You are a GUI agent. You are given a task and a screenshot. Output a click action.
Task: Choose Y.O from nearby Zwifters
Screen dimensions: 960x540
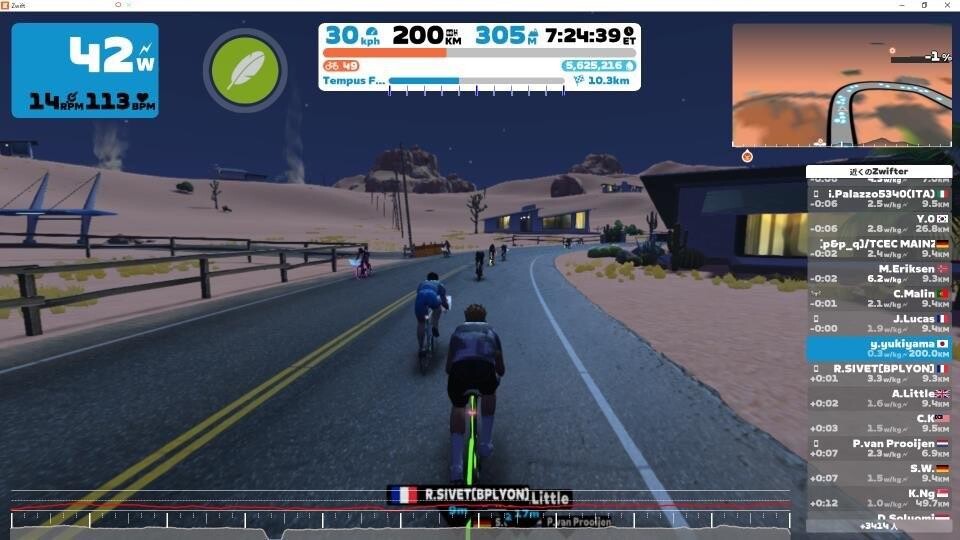[879, 222]
